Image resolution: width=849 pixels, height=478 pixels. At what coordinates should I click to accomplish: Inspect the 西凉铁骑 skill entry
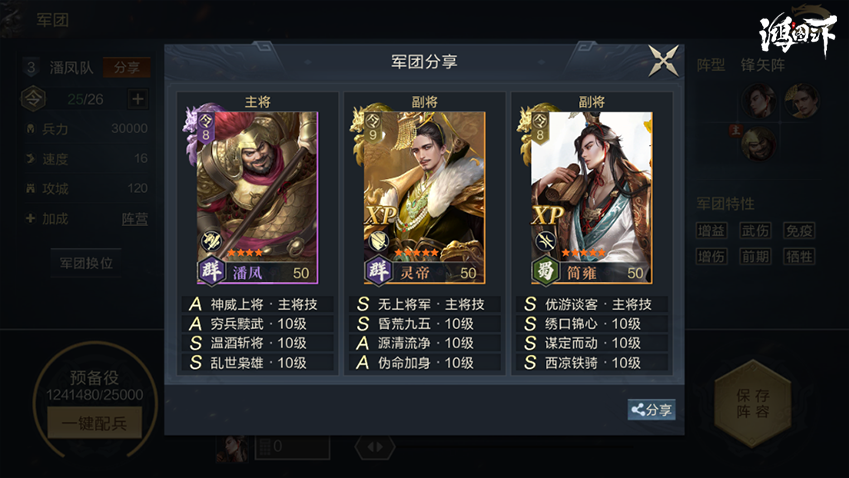click(x=591, y=363)
